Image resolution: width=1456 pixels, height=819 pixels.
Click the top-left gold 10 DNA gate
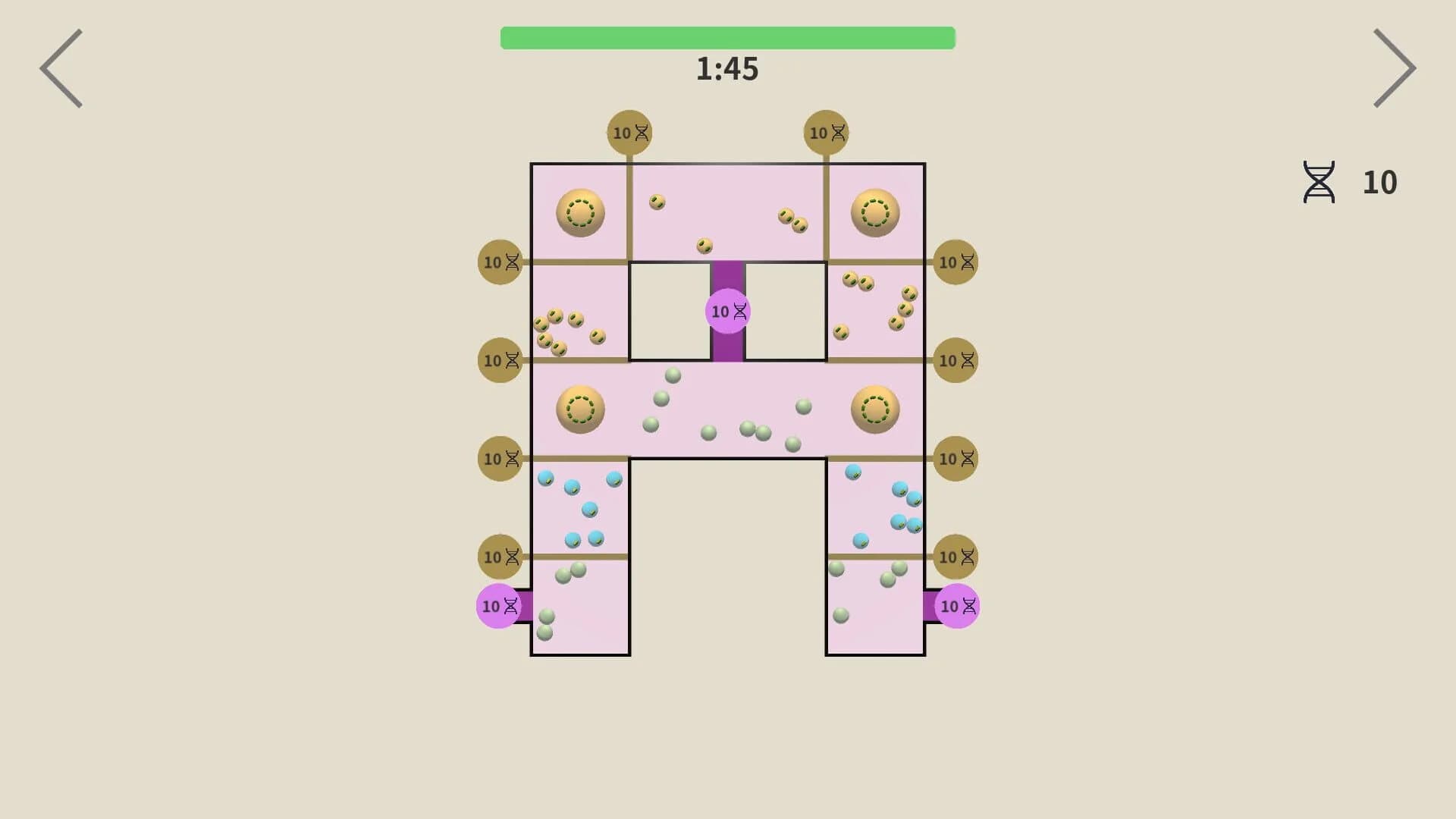click(x=628, y=132)
